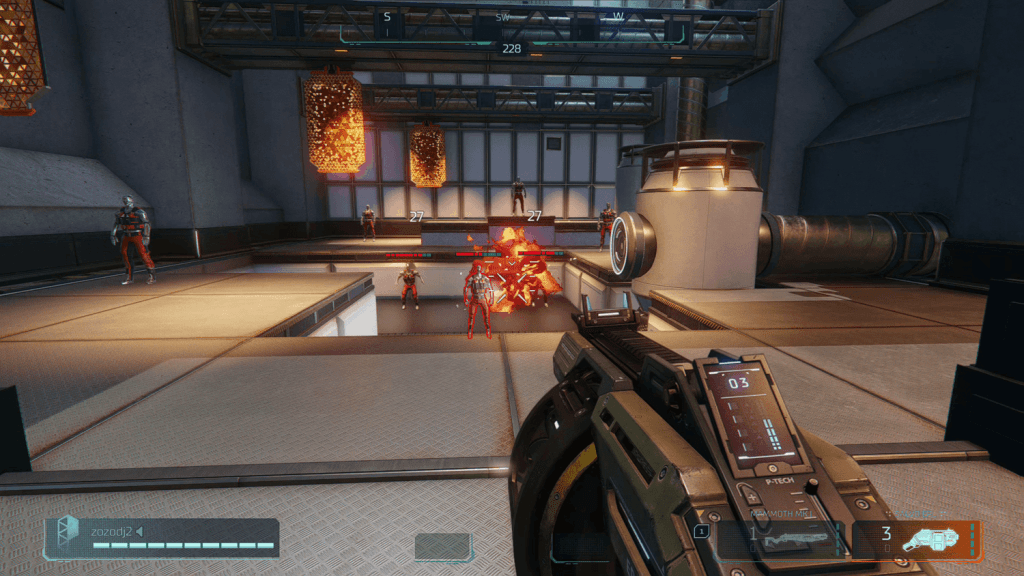Click the zozodj2 player emblem icon
The height and width of the screenshot is (576, 1024).
pyautogui.click(x=66, y=537)
